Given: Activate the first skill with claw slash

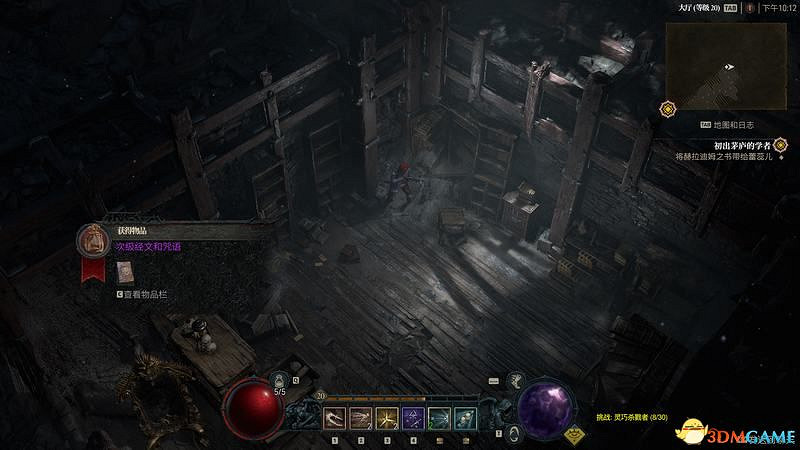Looking at the screenshot, I should (x=335, y=417).
